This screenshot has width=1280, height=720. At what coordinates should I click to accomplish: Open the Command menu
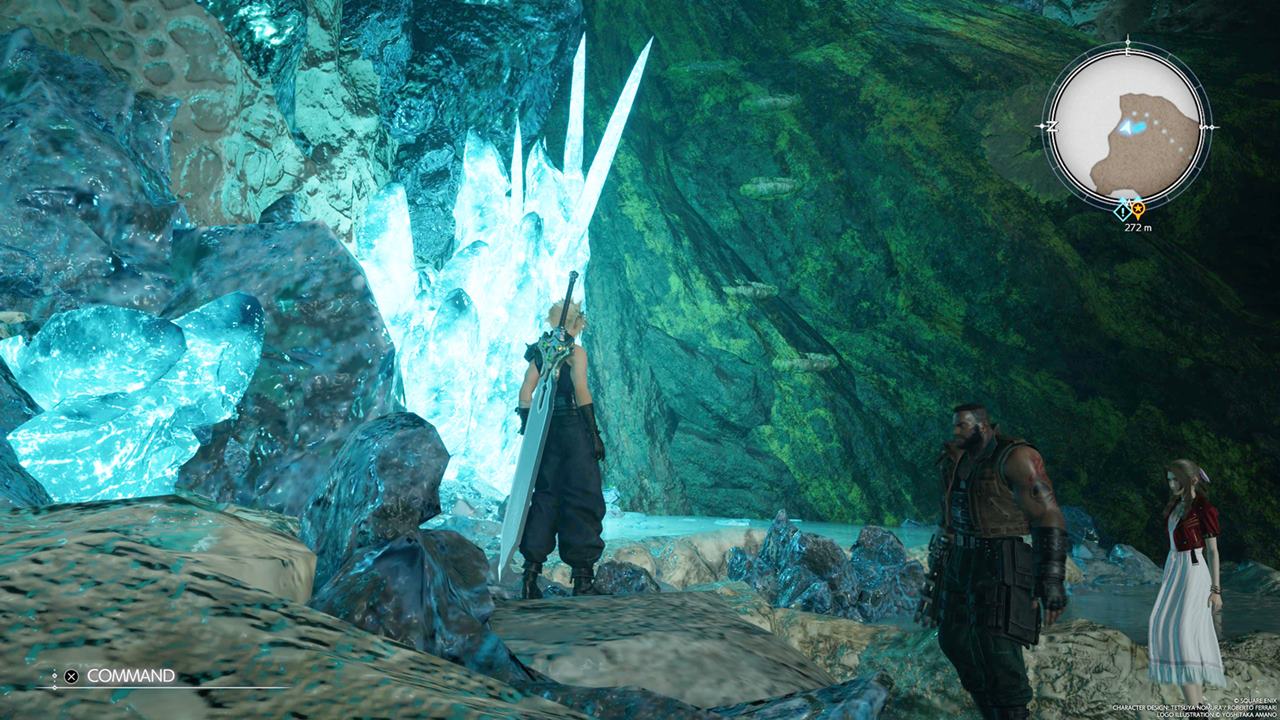(130, 676)
